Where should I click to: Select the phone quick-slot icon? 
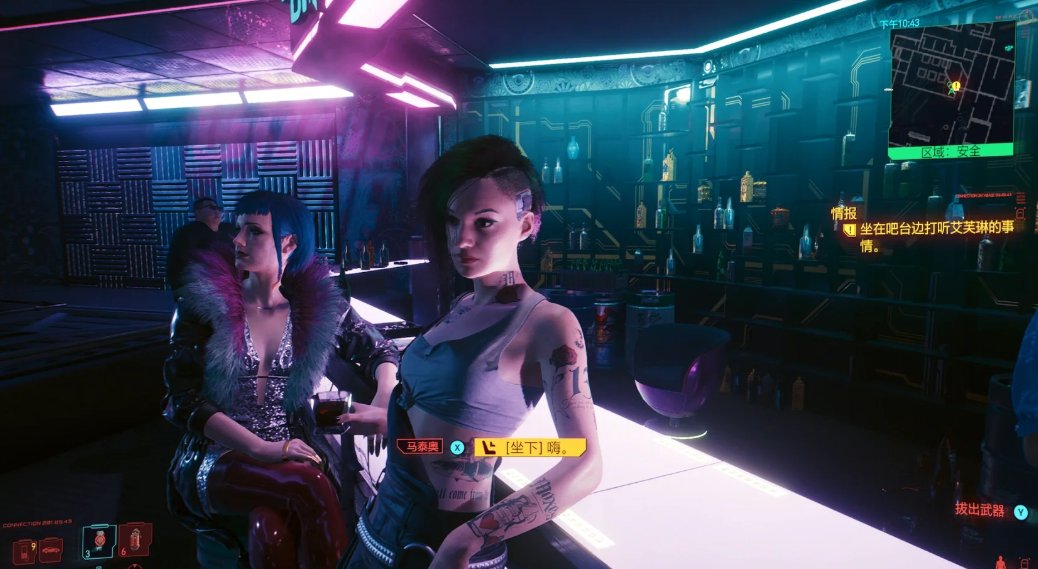(x=24, y=551)
